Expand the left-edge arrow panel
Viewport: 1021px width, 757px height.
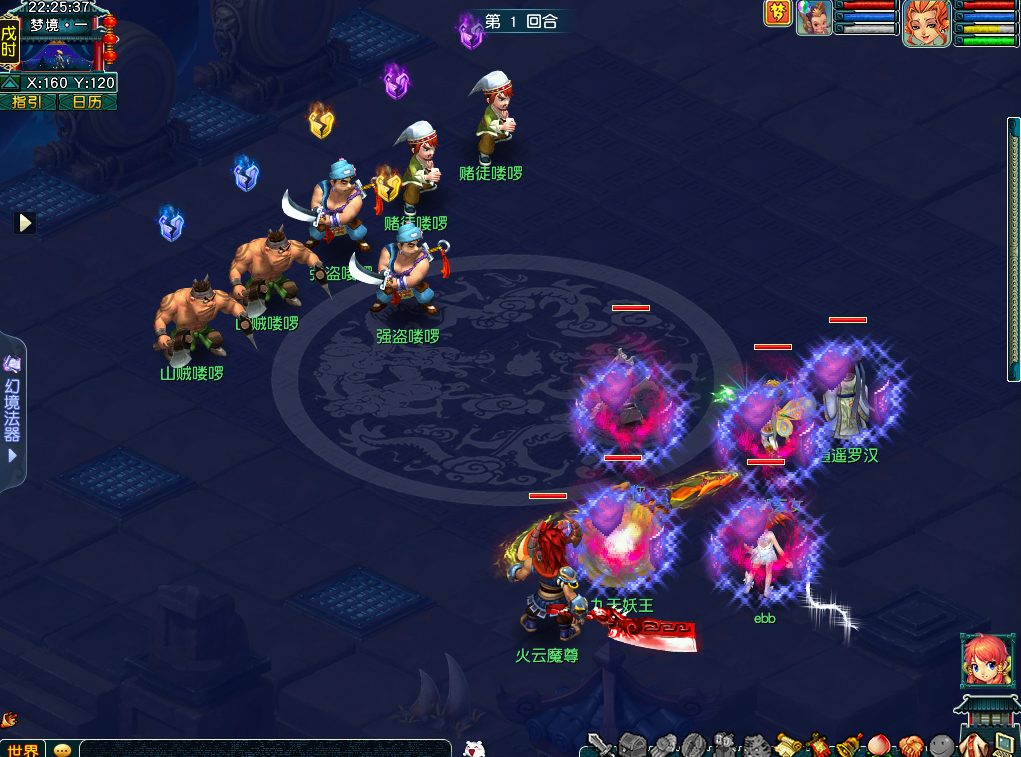(25, 222)
